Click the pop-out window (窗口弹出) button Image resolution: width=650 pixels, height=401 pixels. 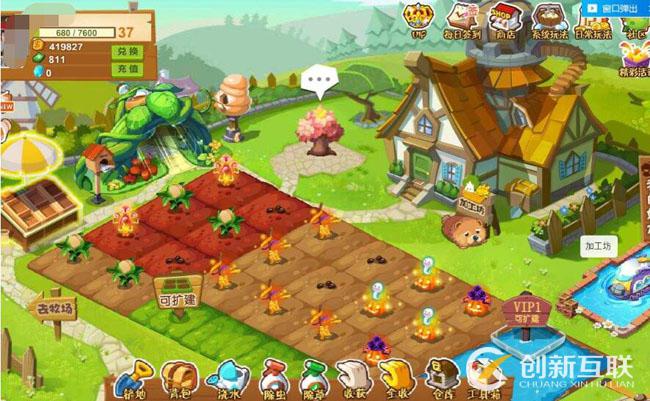[615, 6]
